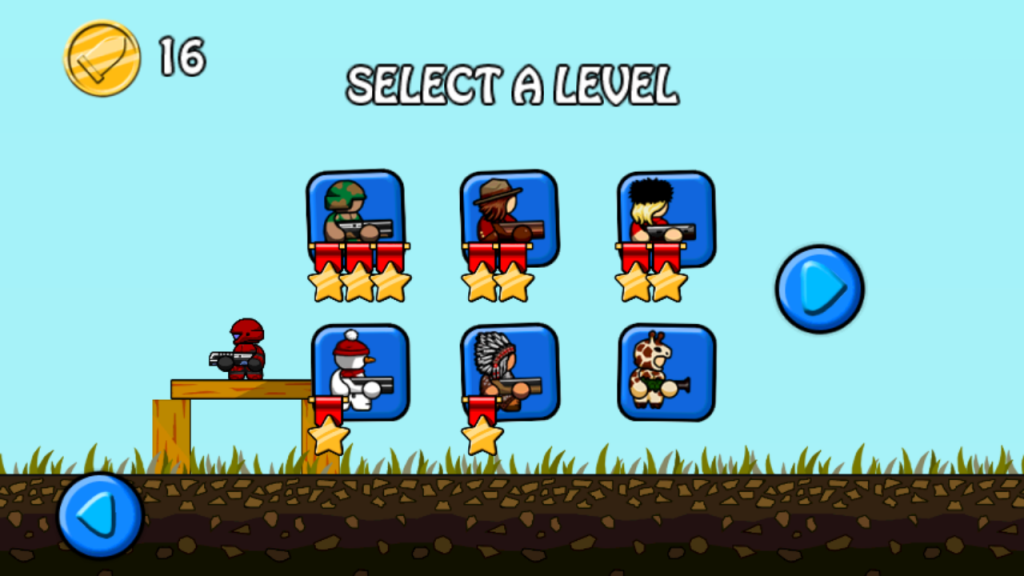1024x576 pixels.
Task: Choose the cowboy hat gunman level
Action: click(x=509, y=214)
